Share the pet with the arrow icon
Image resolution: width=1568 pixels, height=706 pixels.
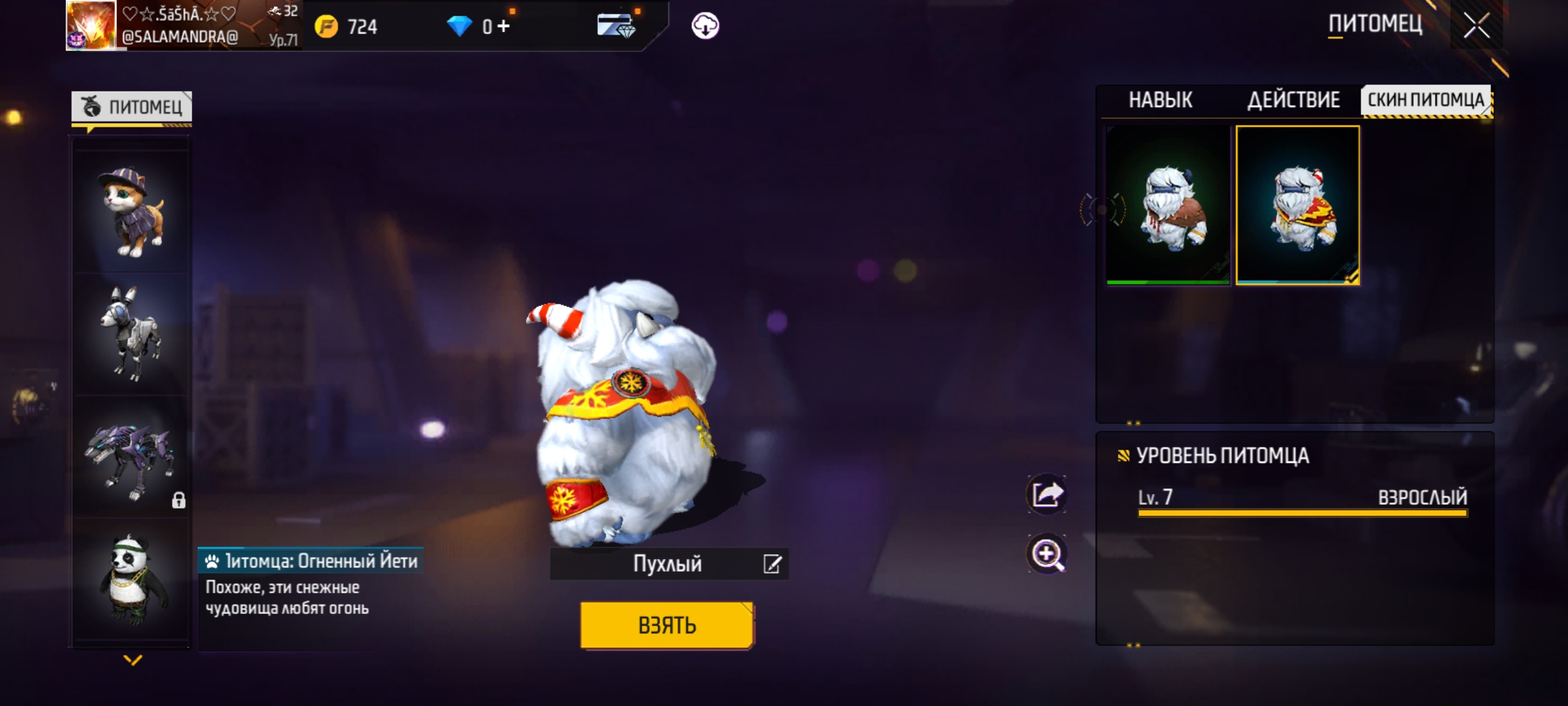[1047, 494]
